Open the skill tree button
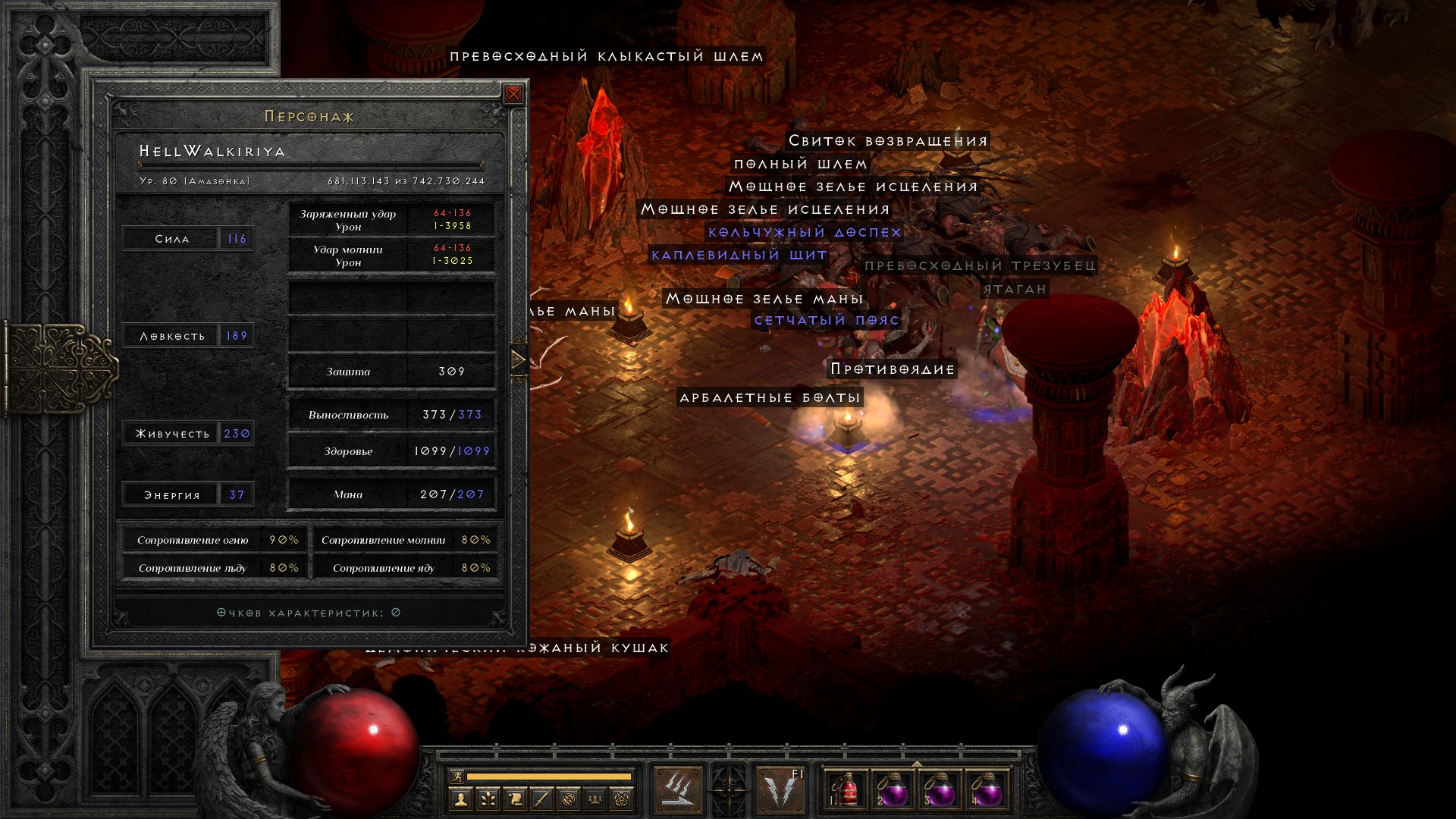 coord(487,799)
